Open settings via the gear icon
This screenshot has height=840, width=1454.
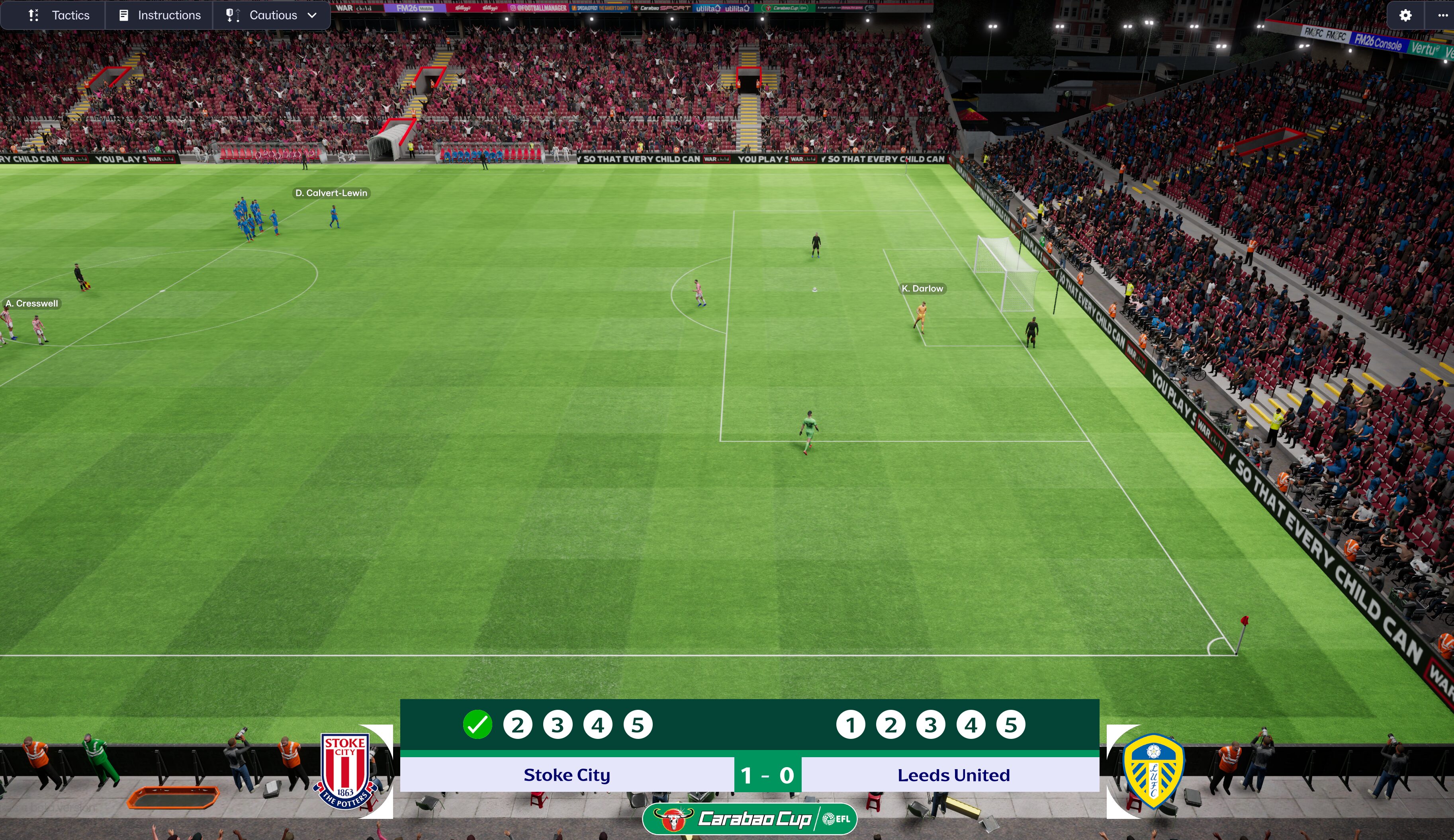[1405, 16]
